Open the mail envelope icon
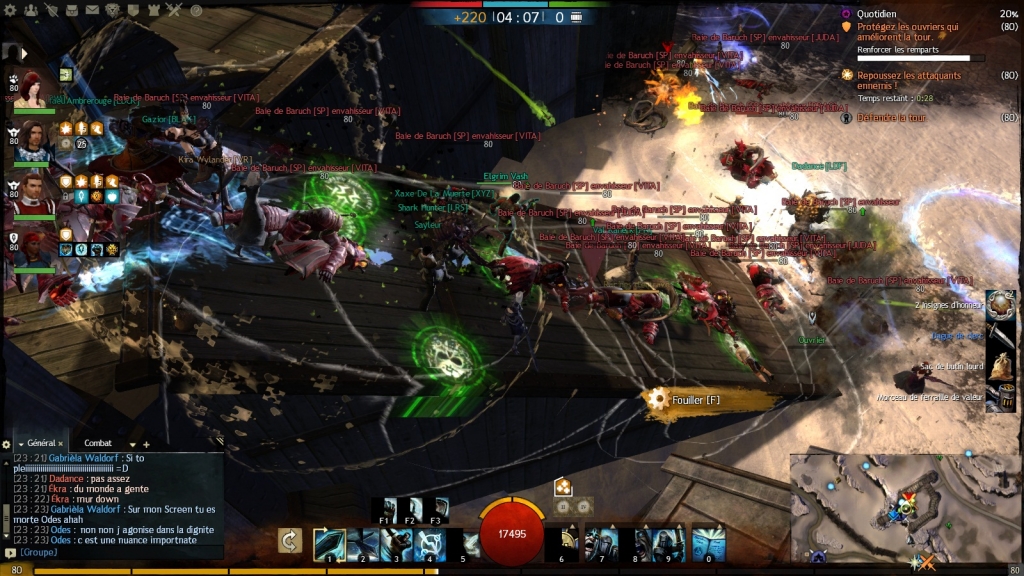The height and width of the screenshot is (576, 1024). click(x=92, y=10)
